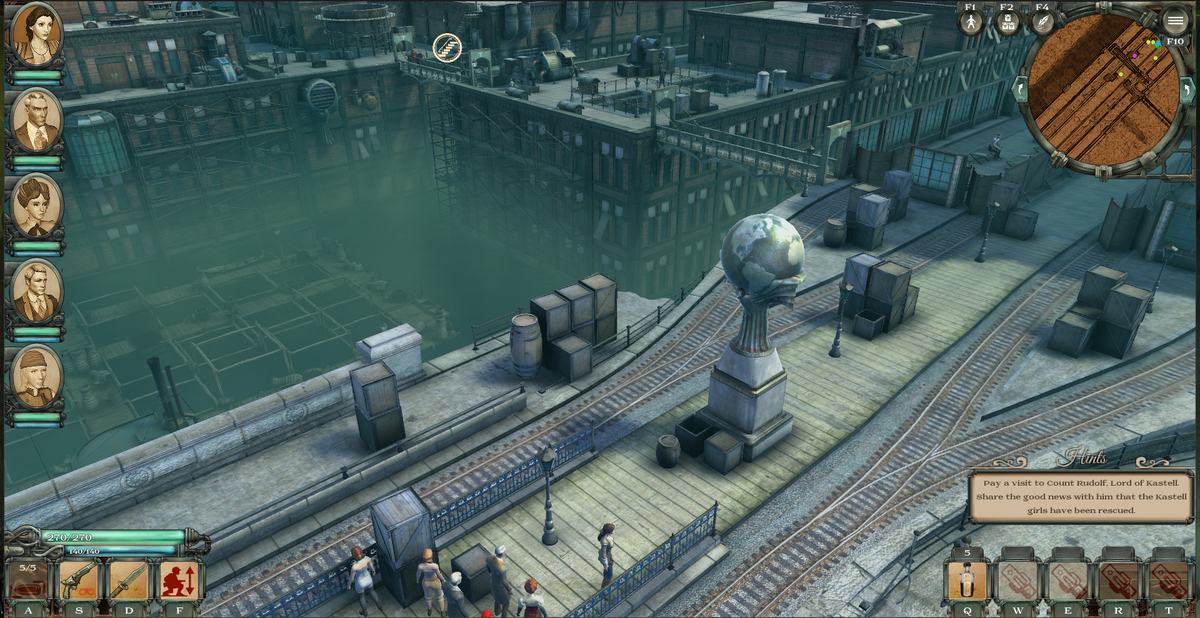Select the bearded man's party portrait
This screenshot has height=618, width=1200.
[37, 120]
